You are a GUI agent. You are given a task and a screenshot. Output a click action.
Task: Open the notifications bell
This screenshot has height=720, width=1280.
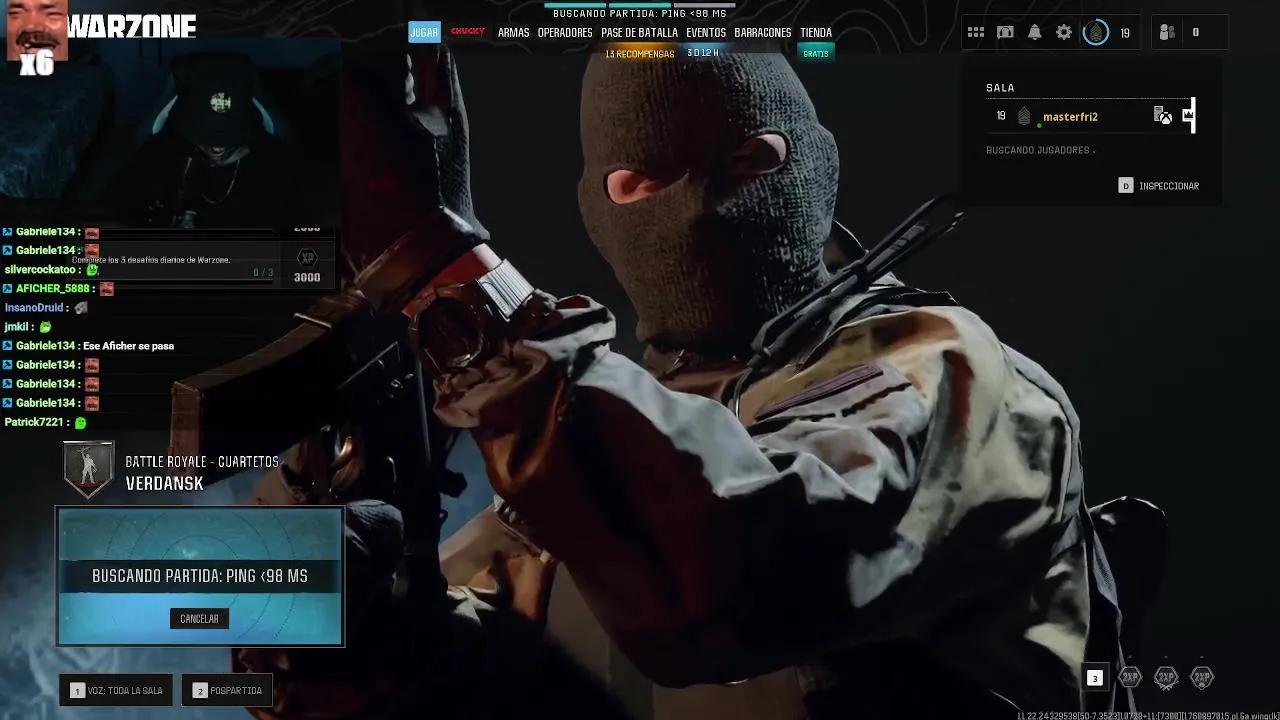[1034, 32]
